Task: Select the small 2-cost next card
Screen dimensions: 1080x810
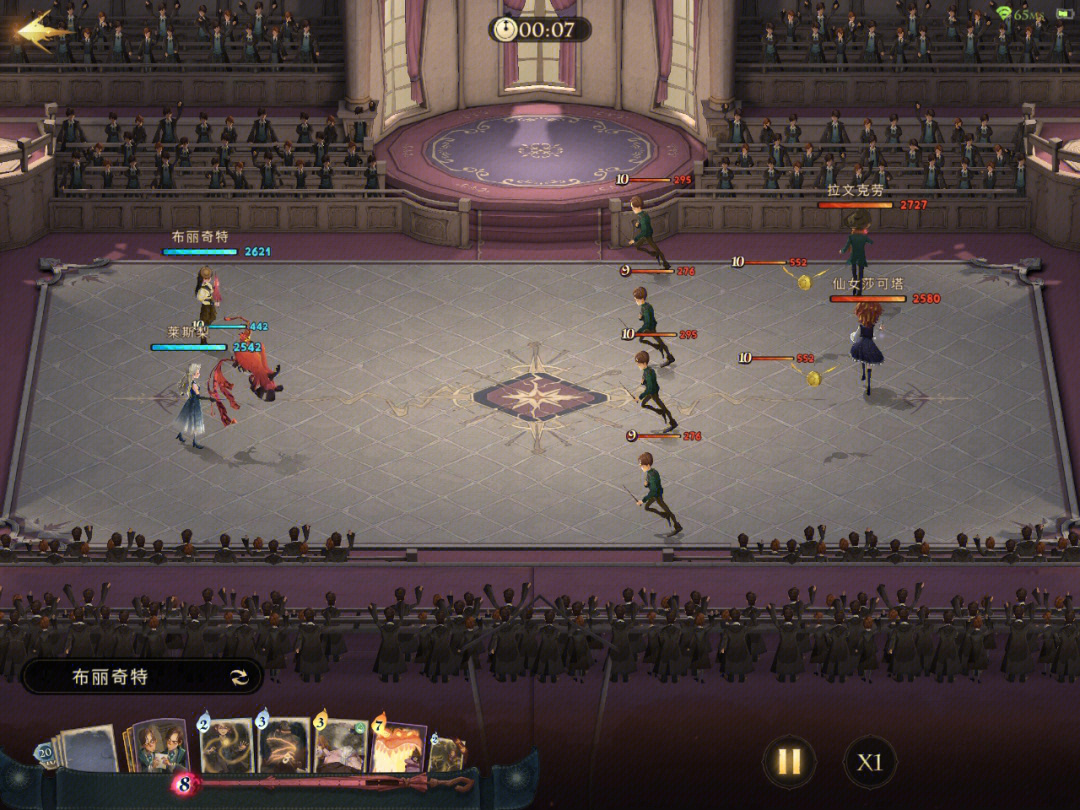Action: click(447, 753)
